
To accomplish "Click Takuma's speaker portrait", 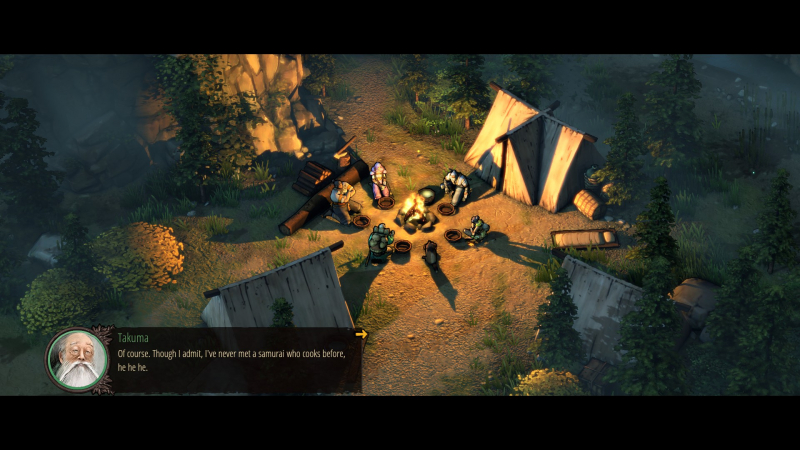I will [x=77, y=359].
